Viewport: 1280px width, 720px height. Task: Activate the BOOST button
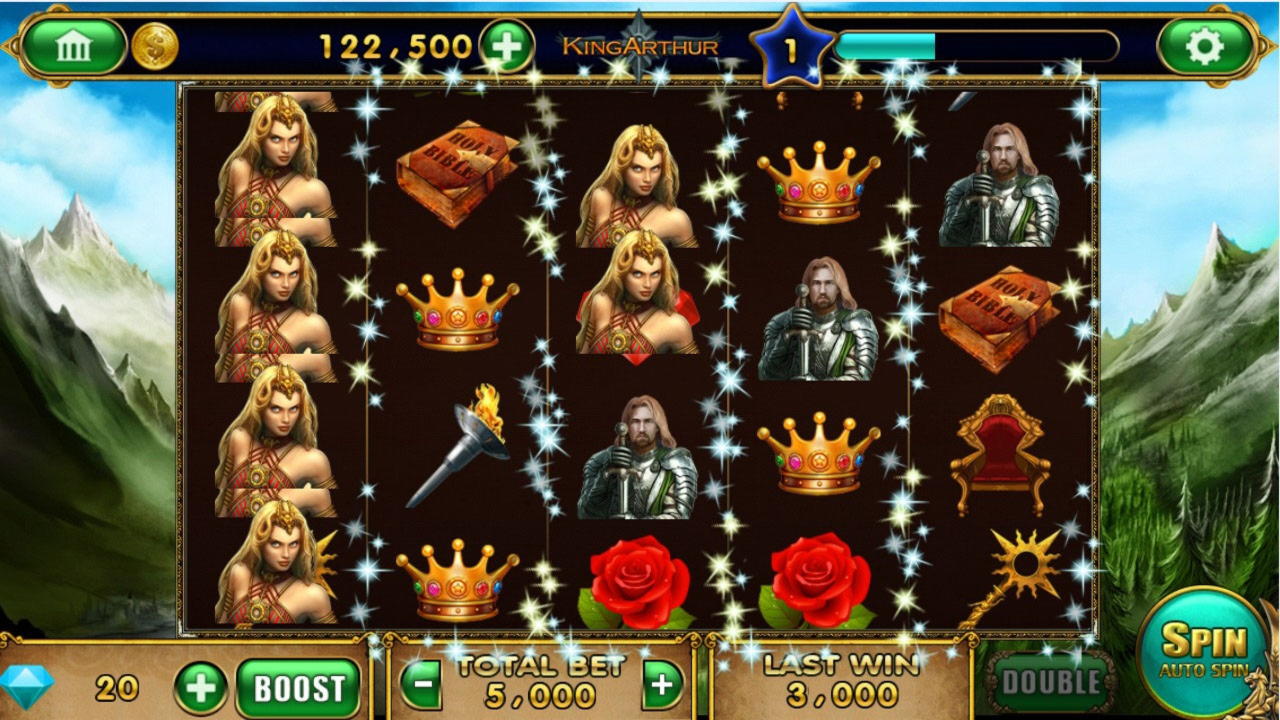[x=298, y=688]
